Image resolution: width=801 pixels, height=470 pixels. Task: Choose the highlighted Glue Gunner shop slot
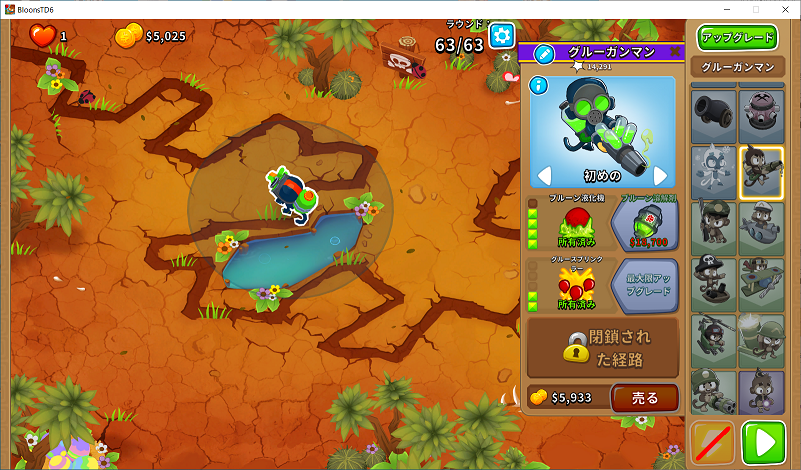click(761, 172)
